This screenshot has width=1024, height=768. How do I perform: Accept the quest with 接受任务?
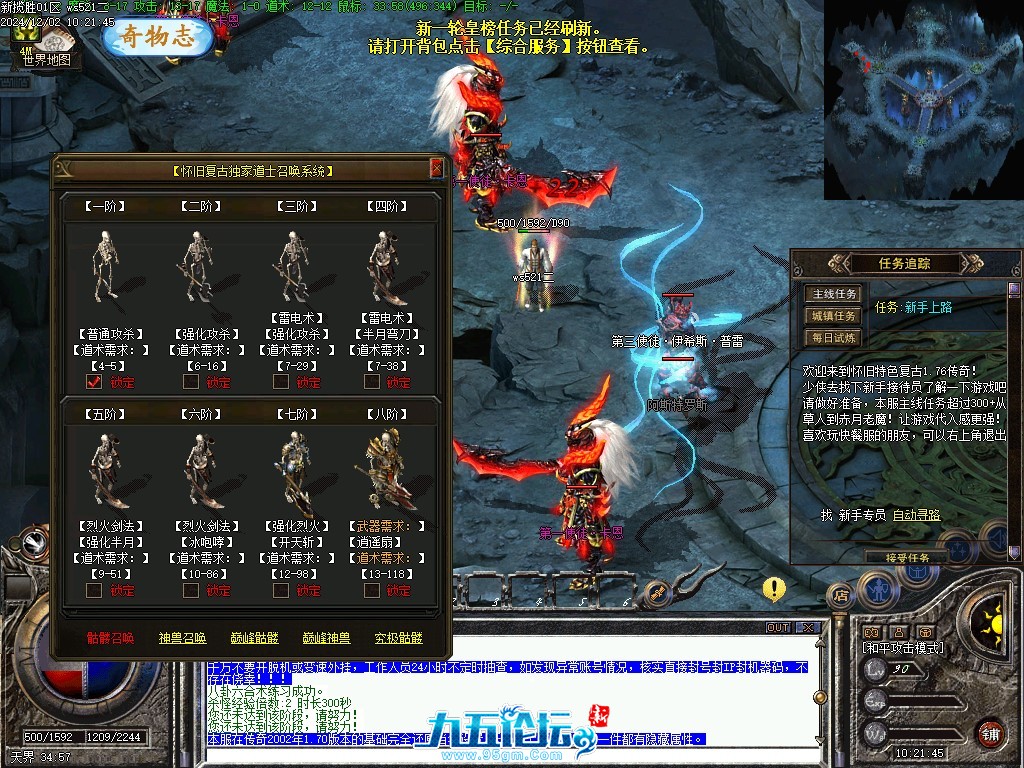[907, 557]
